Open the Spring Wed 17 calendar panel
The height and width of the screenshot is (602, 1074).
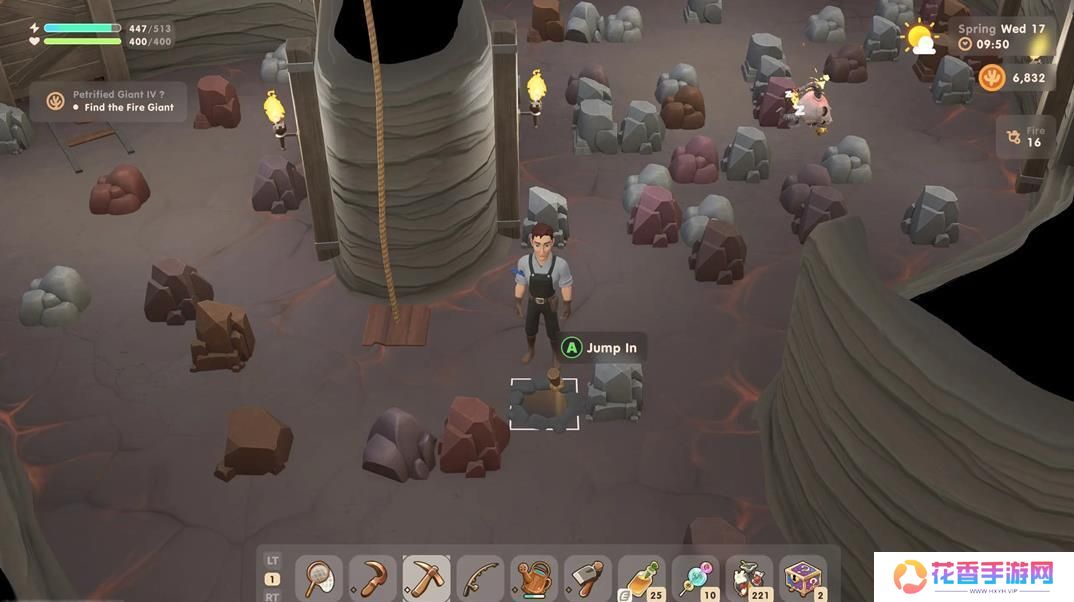[x=1000, y=30]
